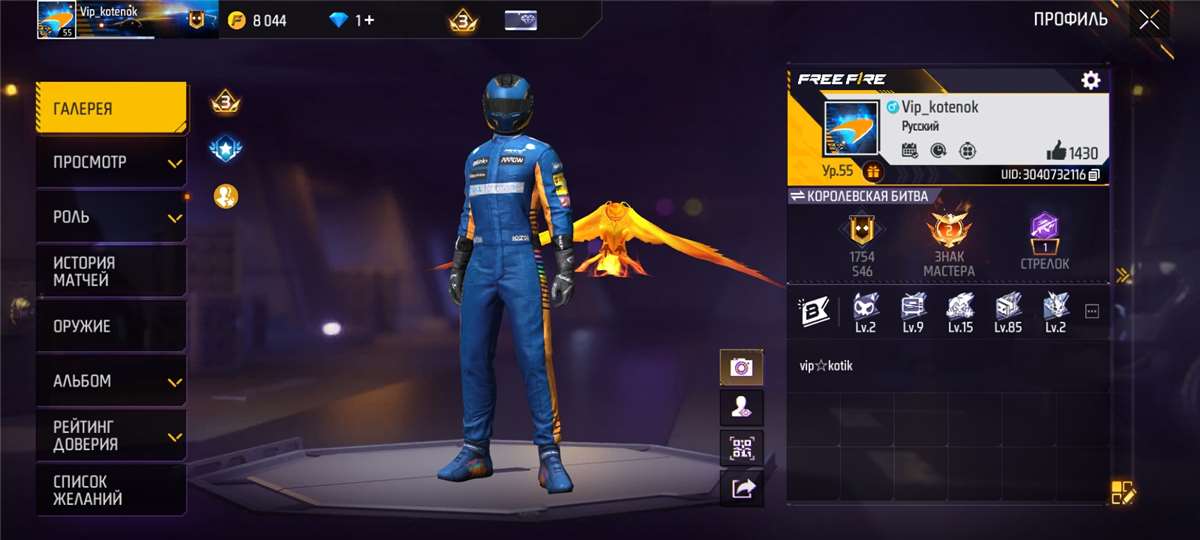
Task: Select the Lv.85 pet skill icon
Action: 1007,311
